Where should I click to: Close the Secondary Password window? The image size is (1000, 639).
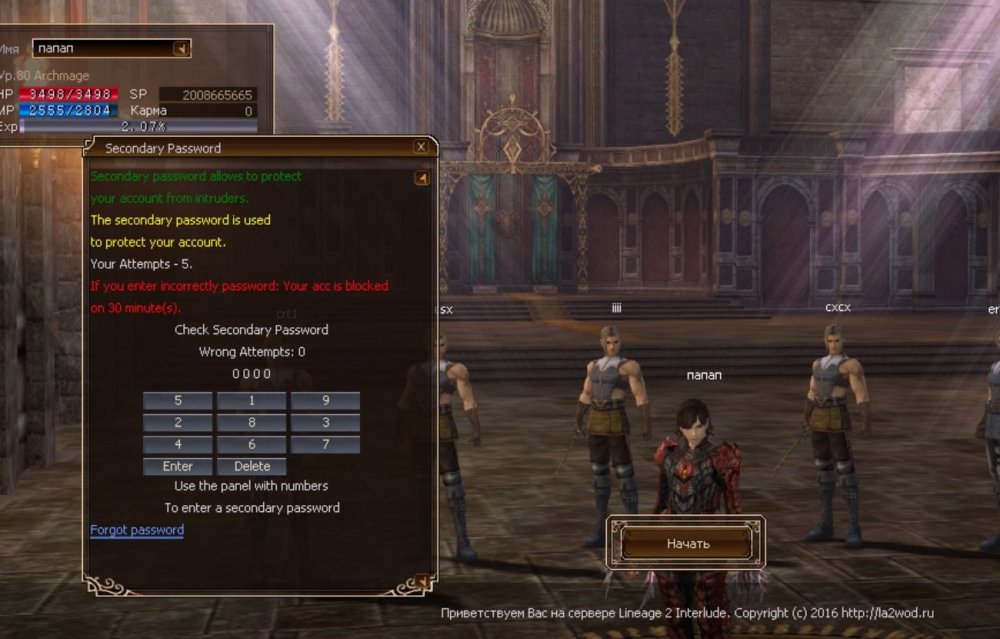[x=421, y=147]
